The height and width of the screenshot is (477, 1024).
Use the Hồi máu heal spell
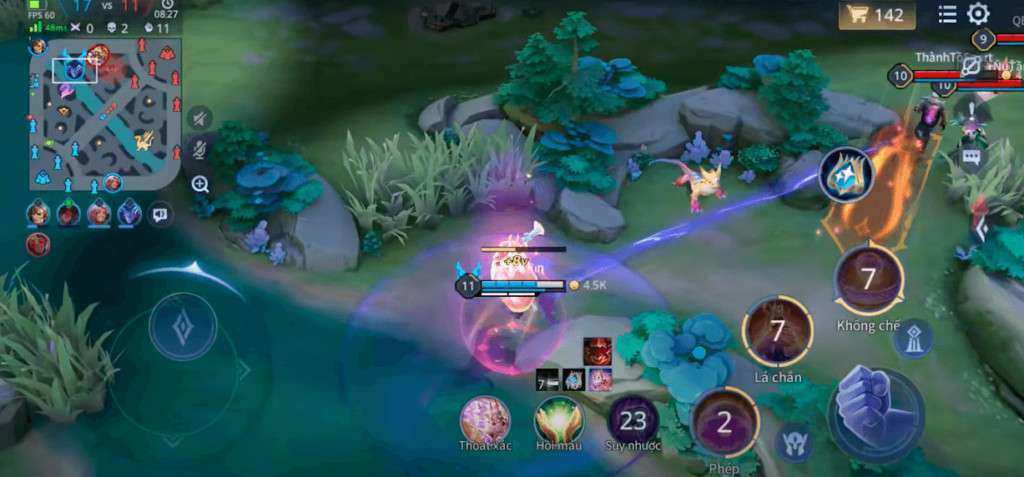point(558,420)
